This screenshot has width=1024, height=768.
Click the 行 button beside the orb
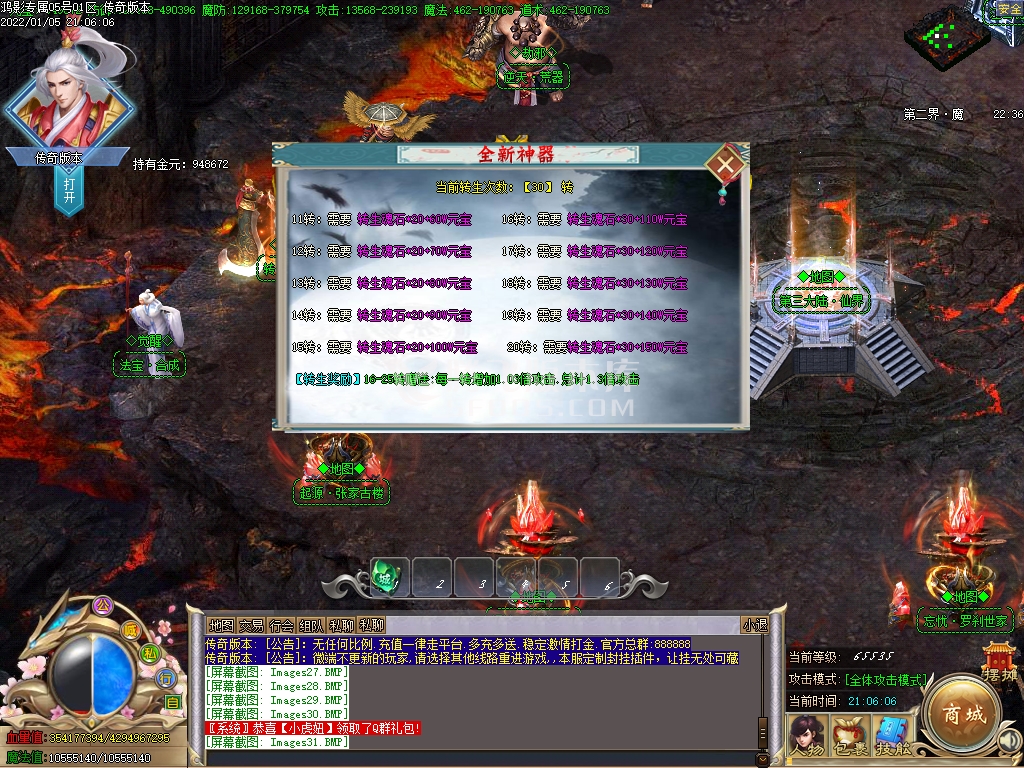tap(166, 678)
